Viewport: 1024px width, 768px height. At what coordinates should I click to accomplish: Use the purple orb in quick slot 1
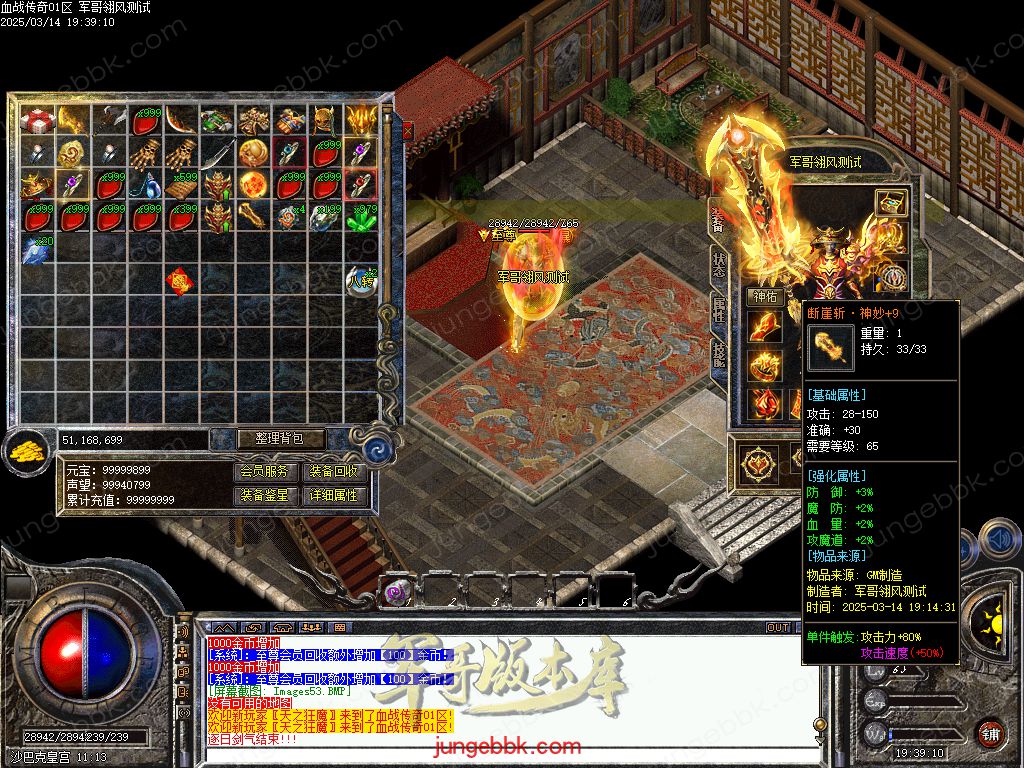click(x=397, y=593)
